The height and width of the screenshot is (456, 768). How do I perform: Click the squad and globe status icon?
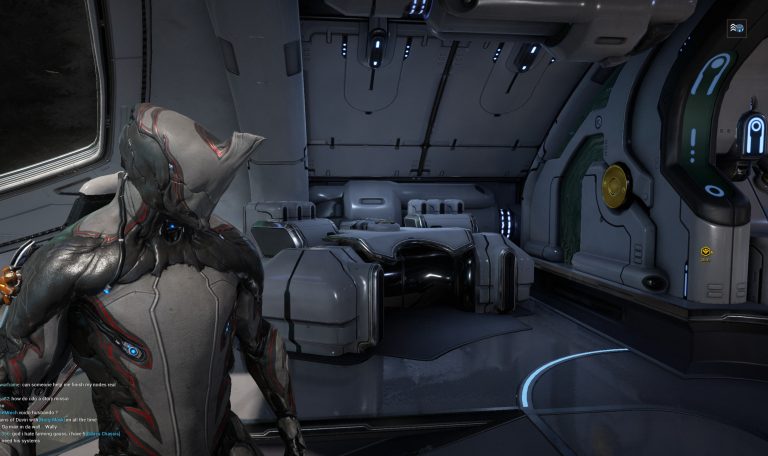(736, 27)
